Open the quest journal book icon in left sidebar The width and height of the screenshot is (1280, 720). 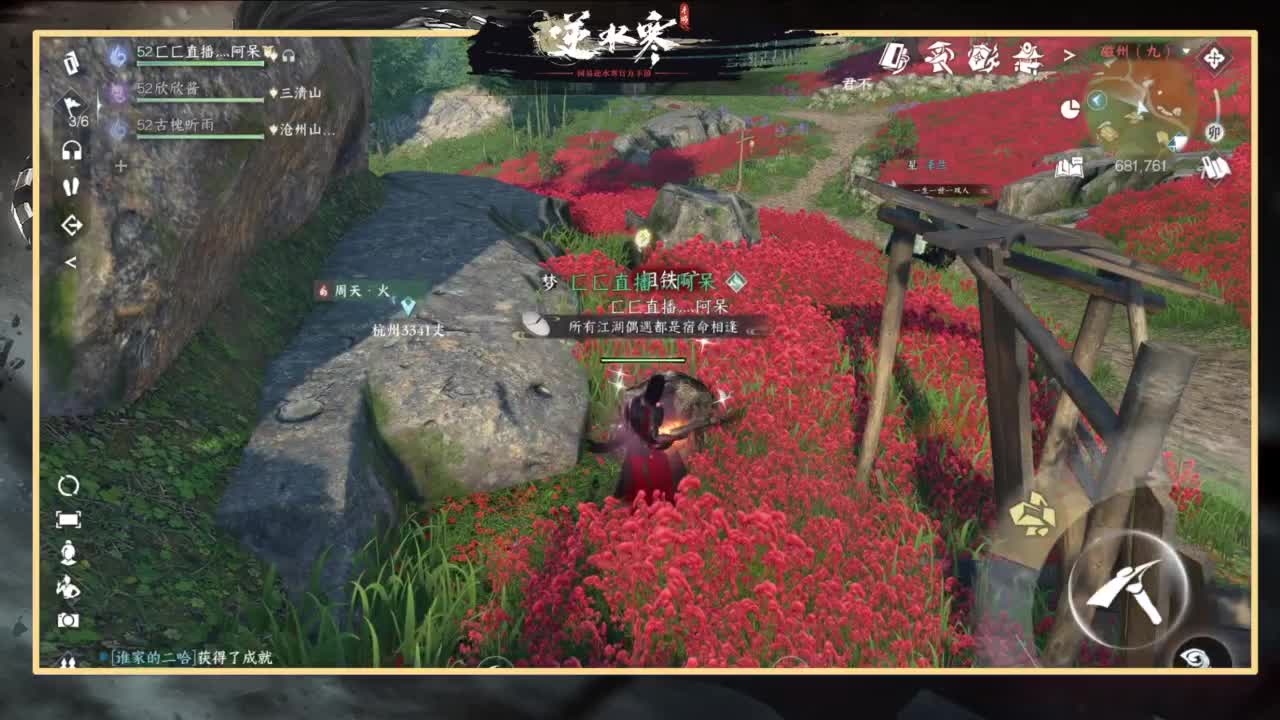70,63
